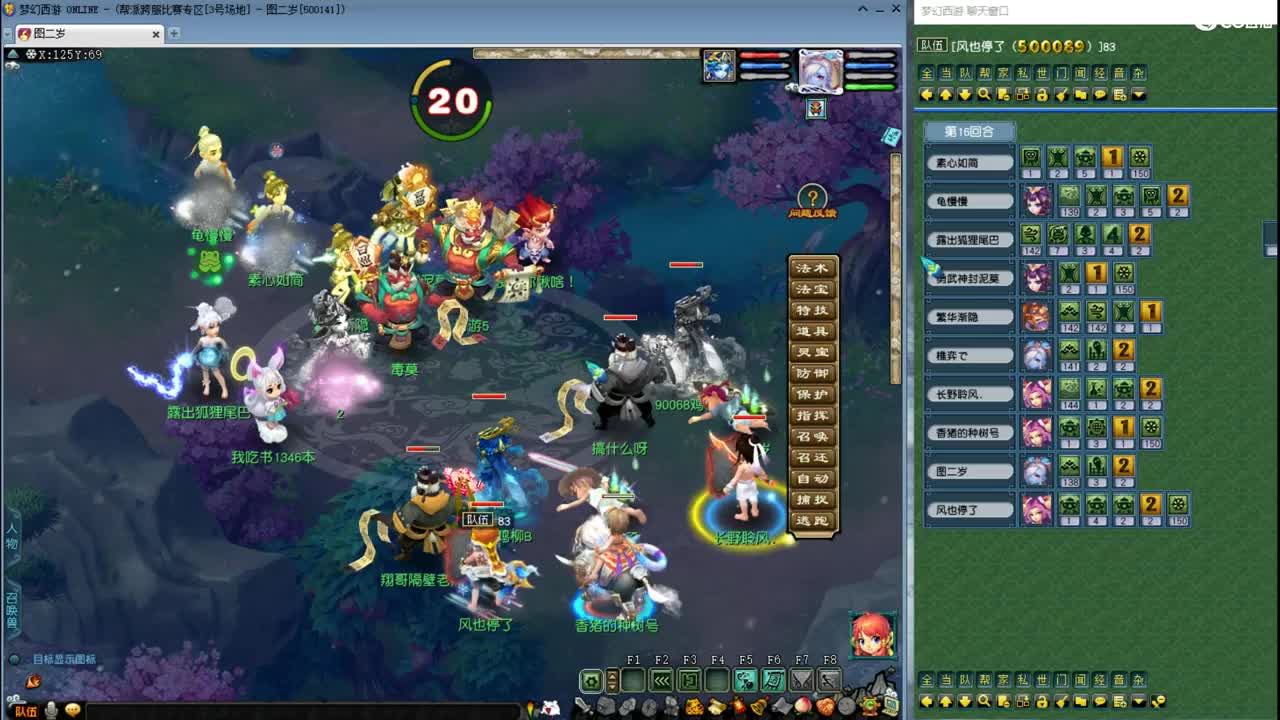
Task: Click the sword item icon in the bottom bar
Action: point(585,706)
